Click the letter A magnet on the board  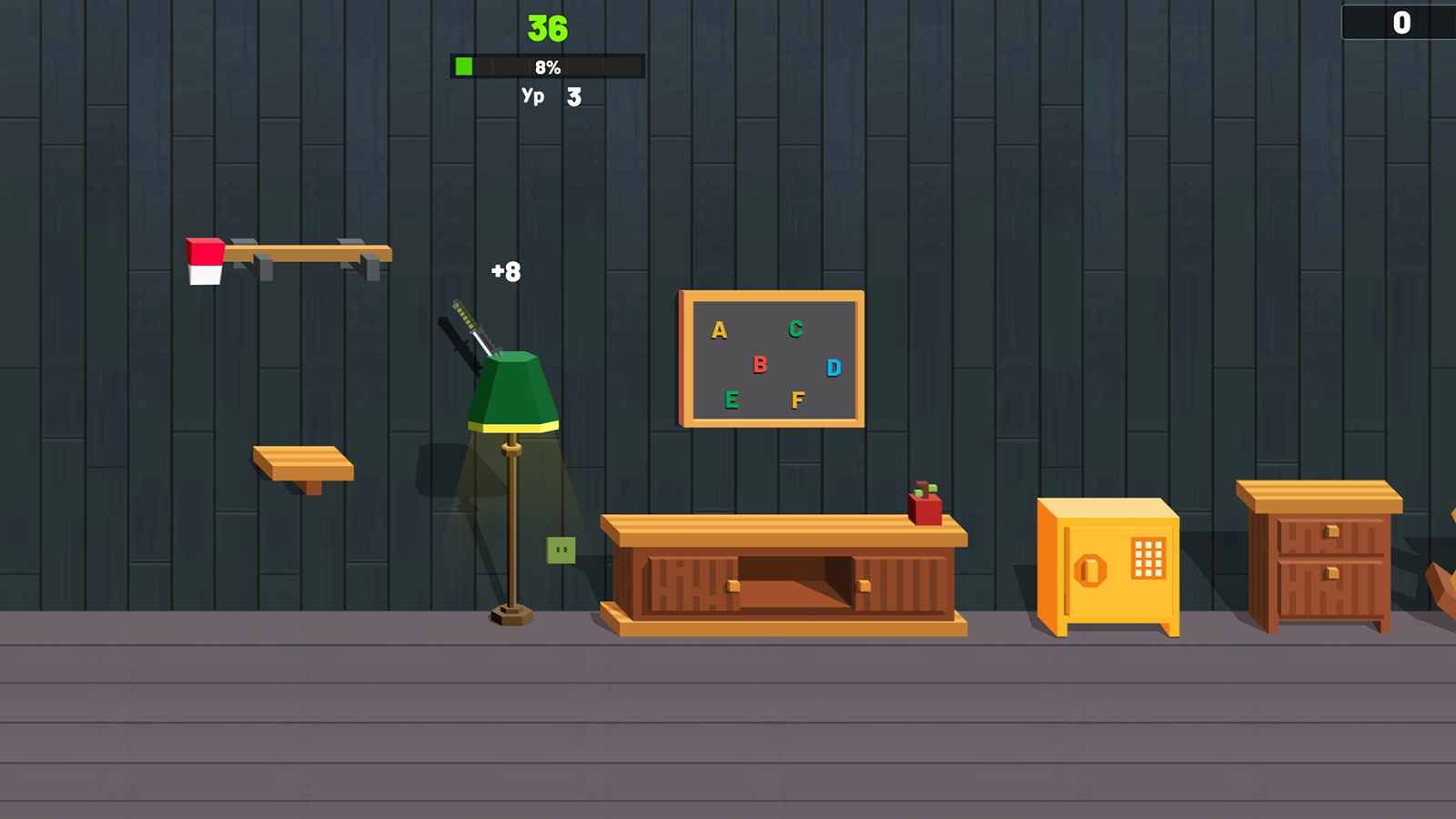(x=720, y=331)
